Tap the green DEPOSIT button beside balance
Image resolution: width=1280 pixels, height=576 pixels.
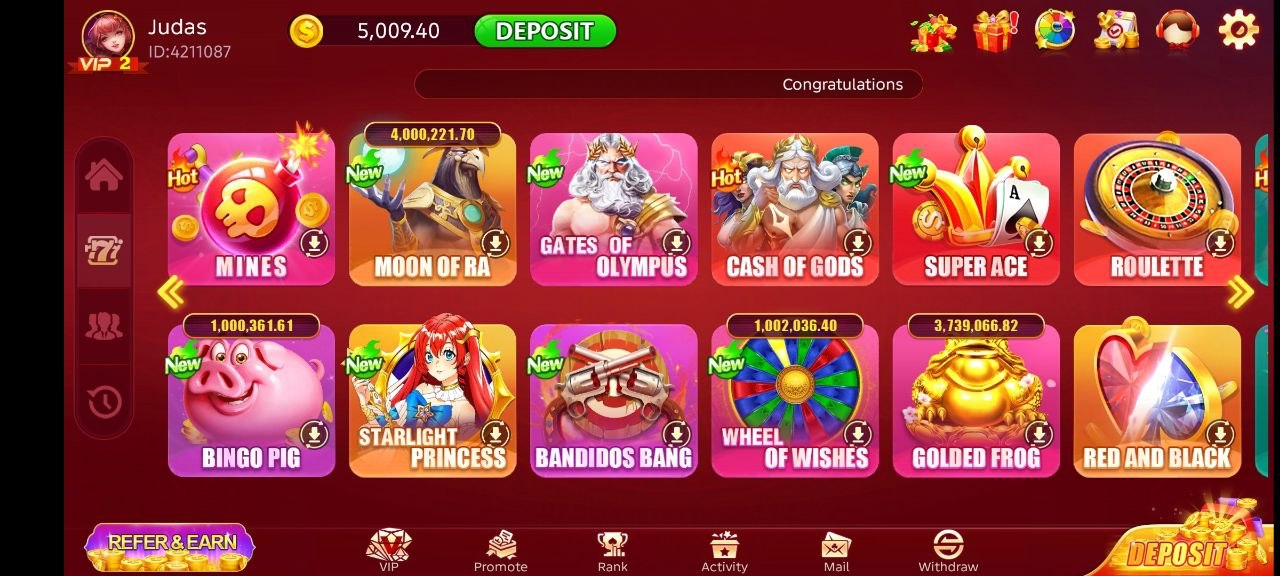tap(544, 31)
